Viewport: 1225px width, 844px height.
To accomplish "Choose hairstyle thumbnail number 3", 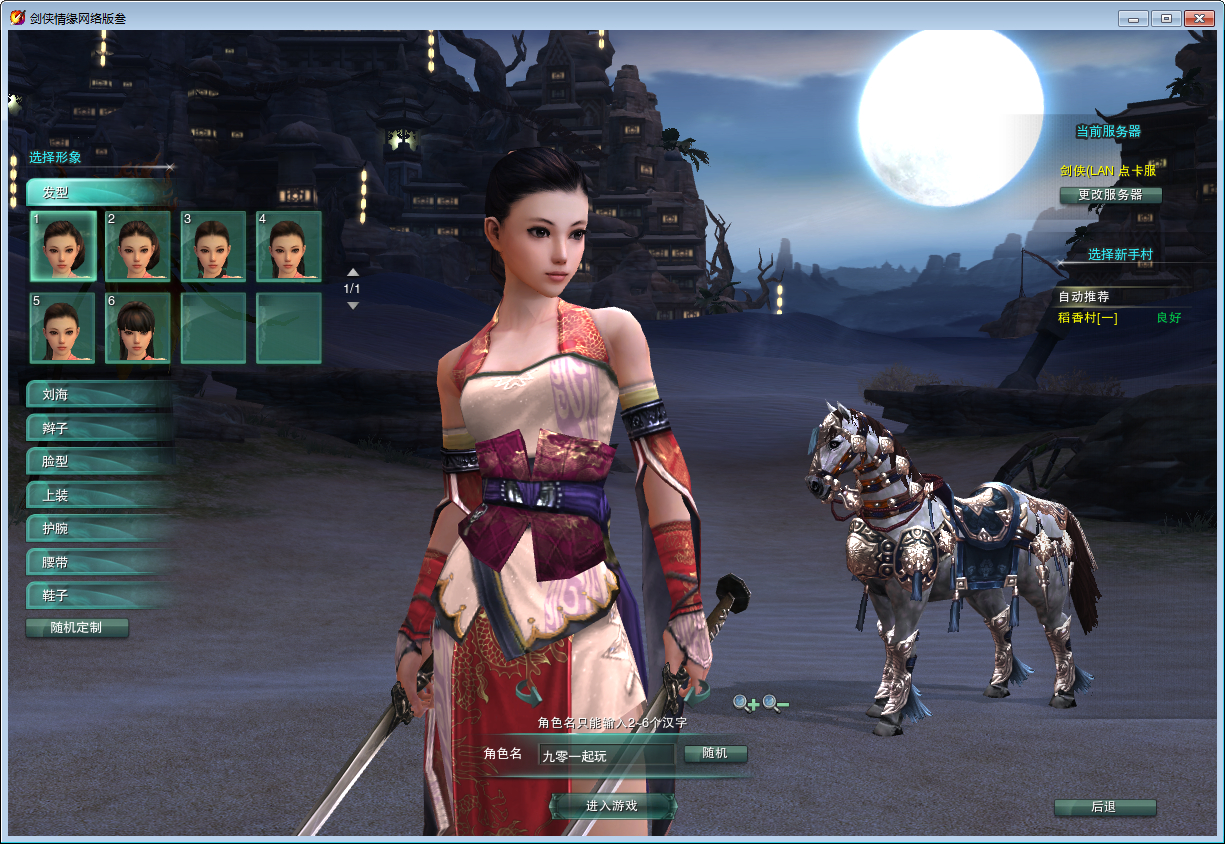I will coord(213,246).
